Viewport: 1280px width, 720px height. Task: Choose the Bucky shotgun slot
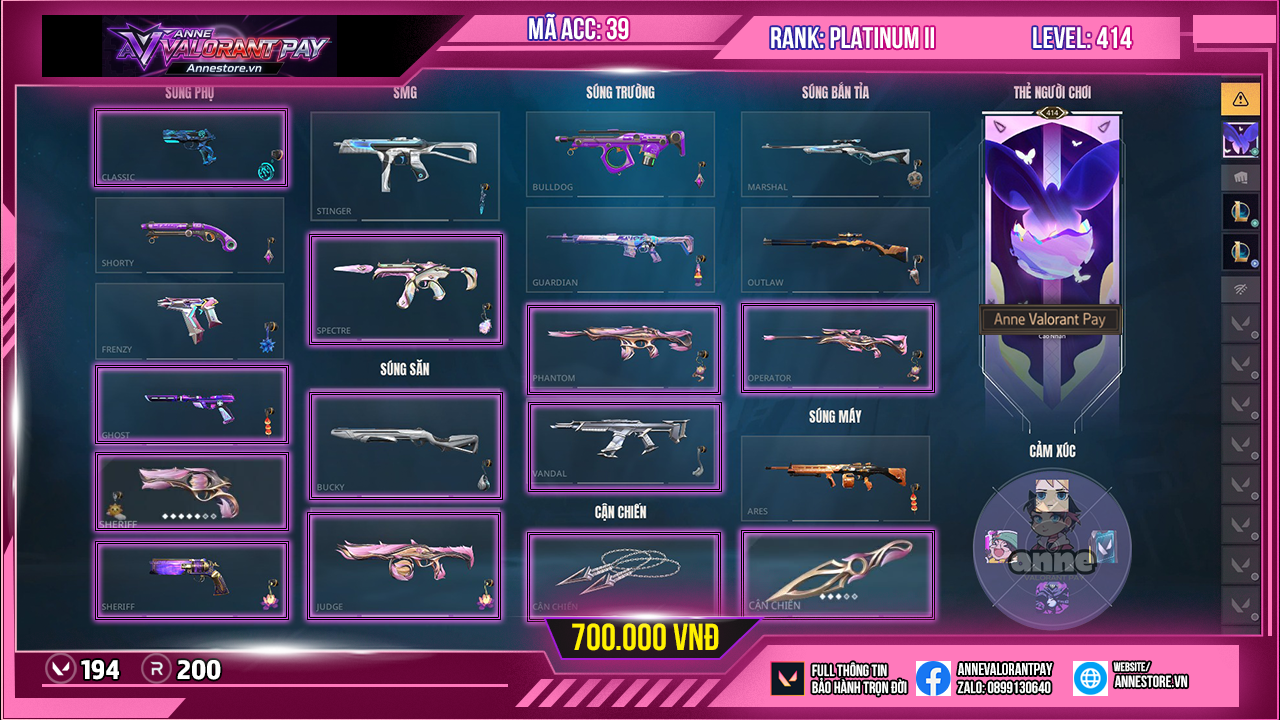(405, 445)
